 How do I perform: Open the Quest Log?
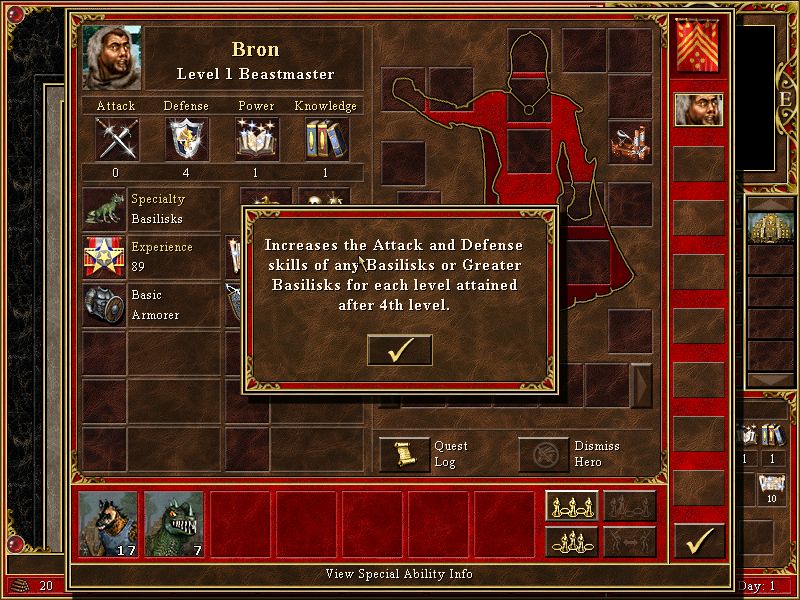pos(404,454)
